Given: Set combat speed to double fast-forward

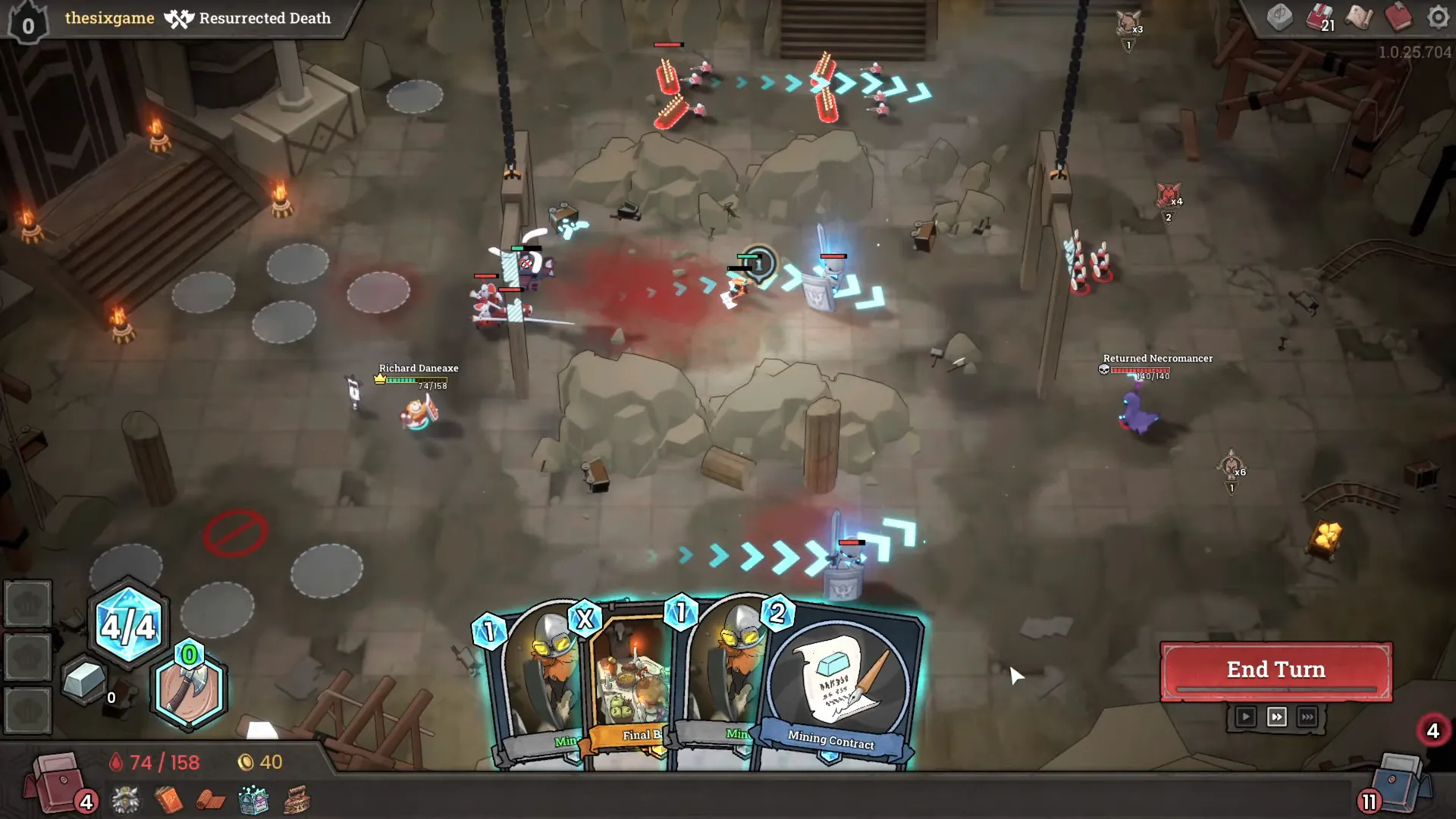Looking at the screenshot, I should (x=1276, y=717).
